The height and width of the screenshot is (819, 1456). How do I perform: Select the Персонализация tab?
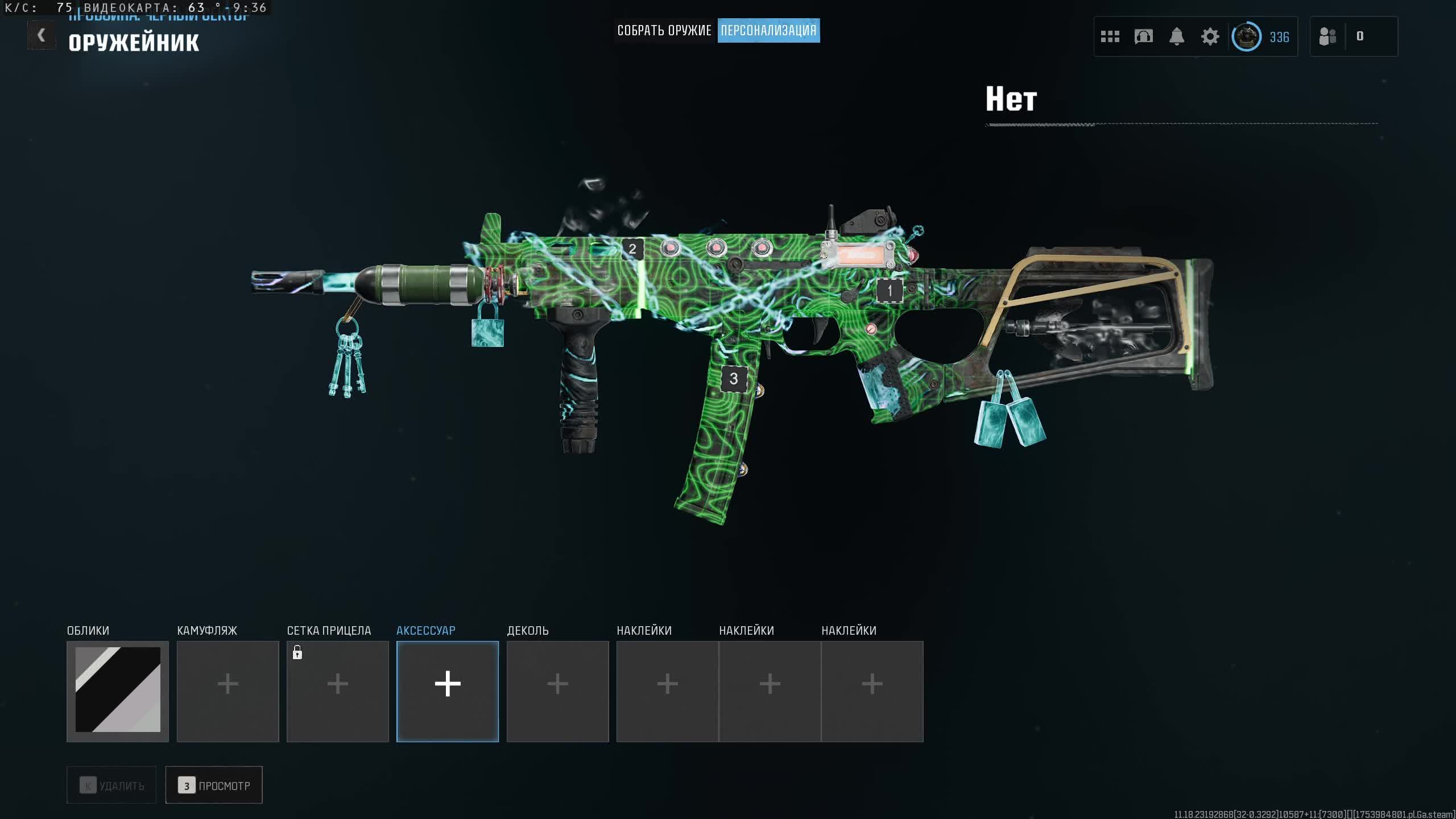pos(768,31)
